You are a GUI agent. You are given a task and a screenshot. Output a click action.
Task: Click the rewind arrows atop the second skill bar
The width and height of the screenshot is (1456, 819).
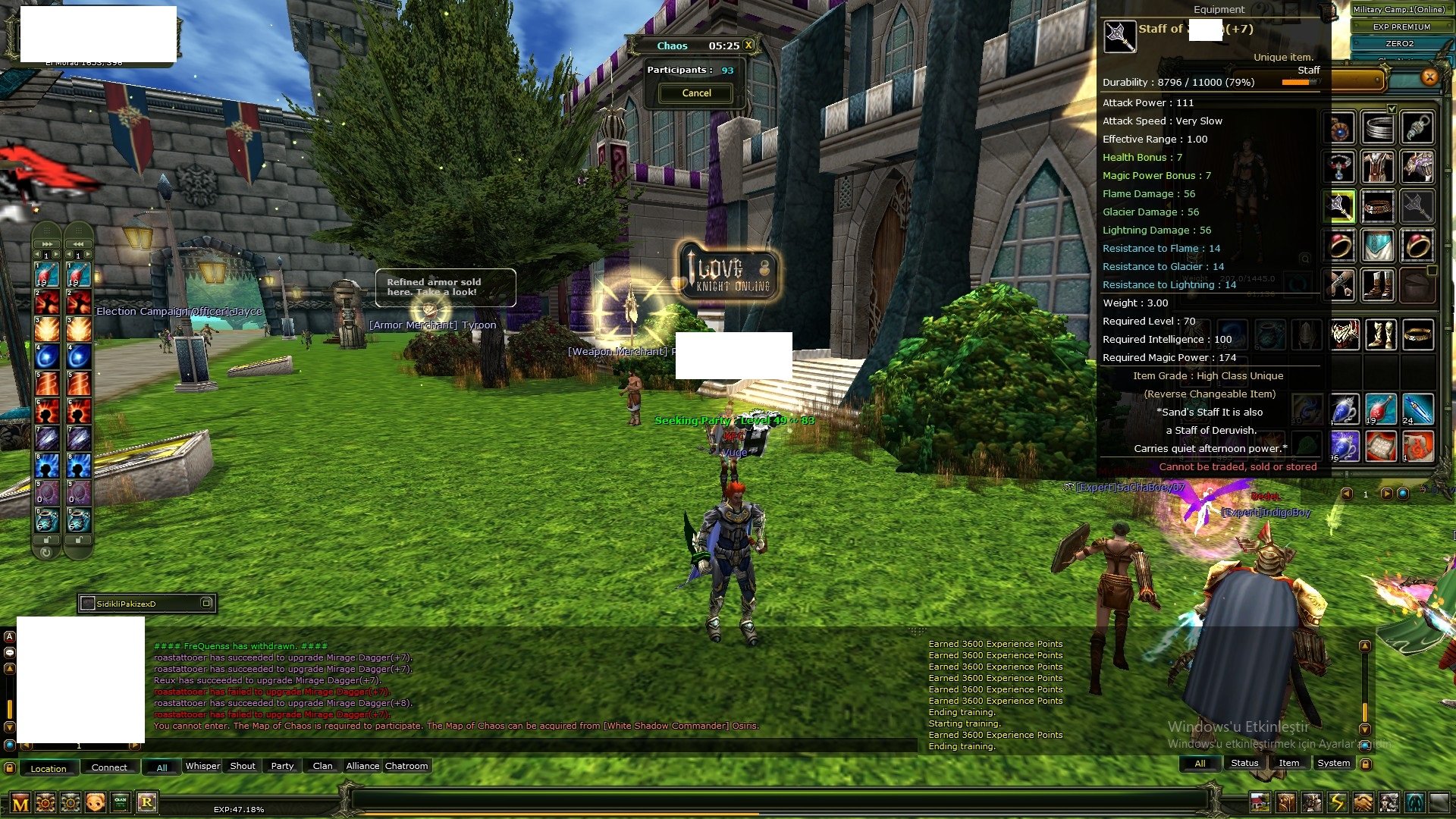[x=78, y=244]
